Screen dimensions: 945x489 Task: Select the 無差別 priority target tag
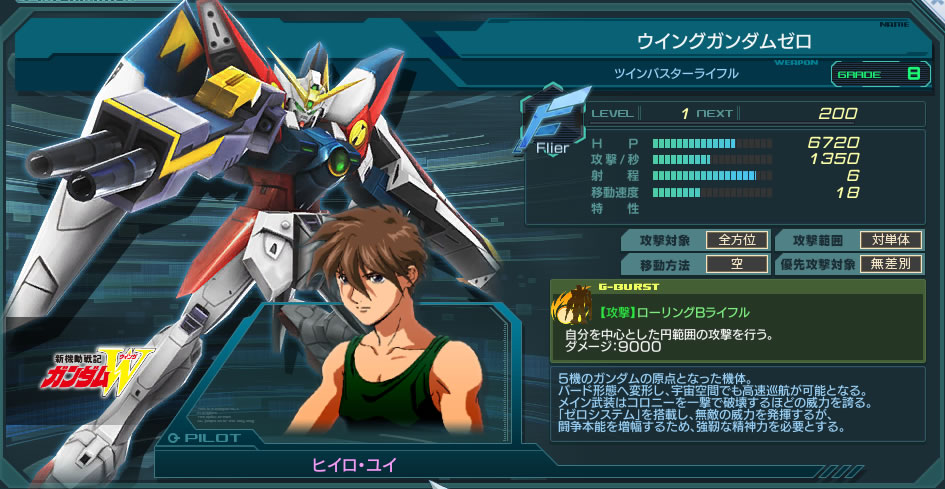click(889, 264)
